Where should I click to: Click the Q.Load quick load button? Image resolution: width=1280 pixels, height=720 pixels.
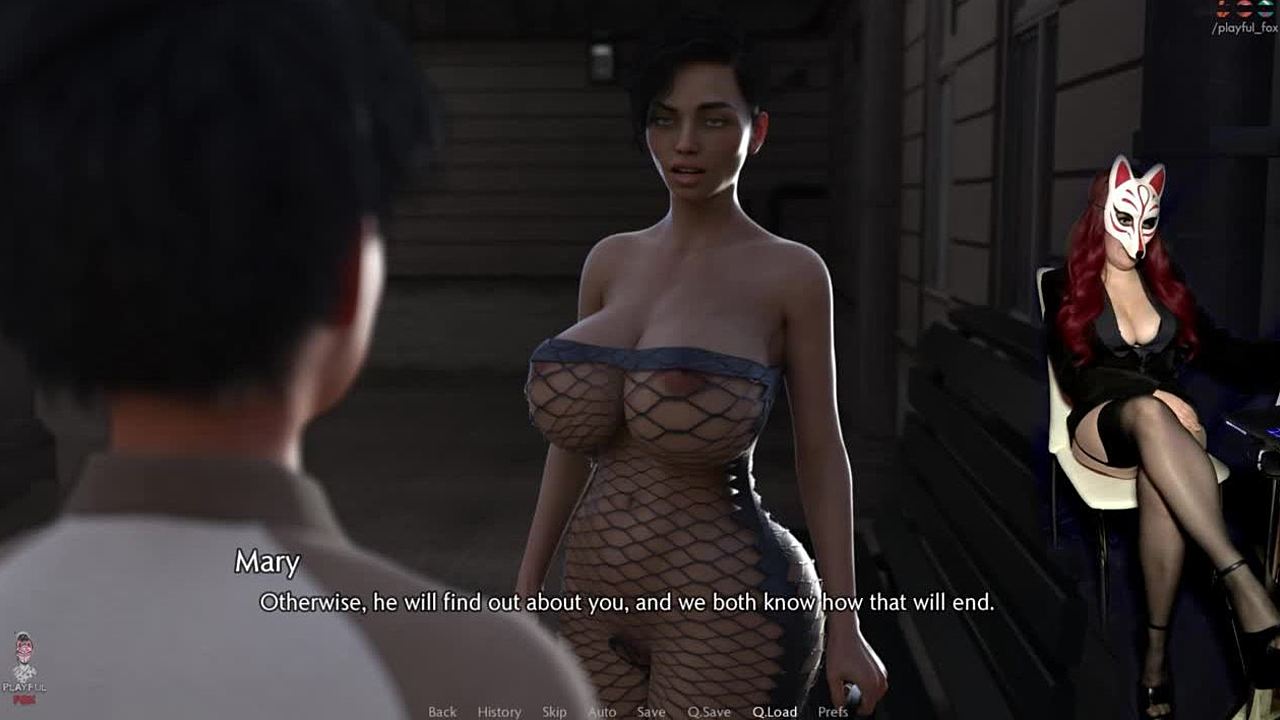775,712
